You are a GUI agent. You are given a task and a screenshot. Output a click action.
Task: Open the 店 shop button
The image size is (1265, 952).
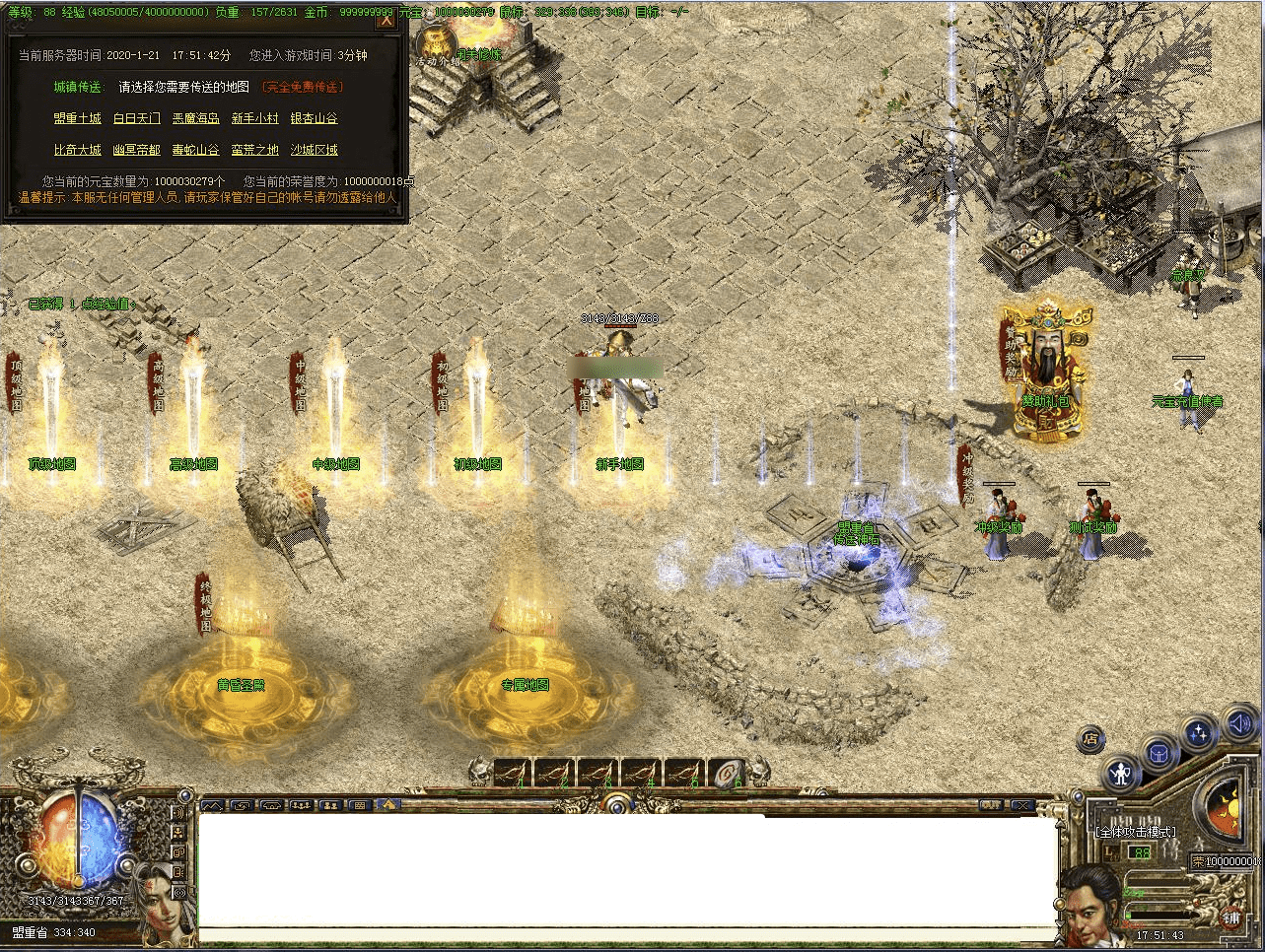coord(1090,739)
